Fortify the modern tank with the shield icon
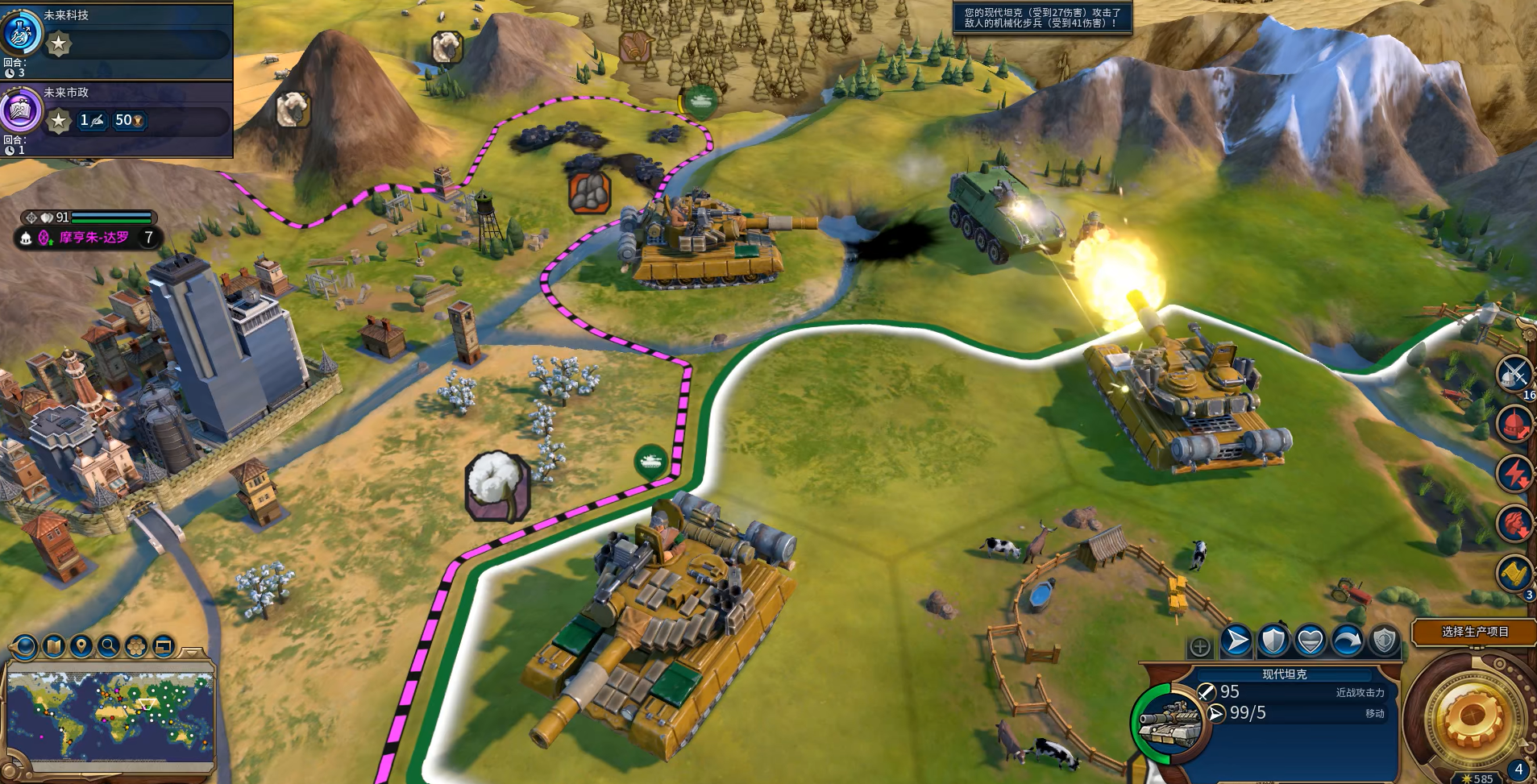The width and height of the screenshot is (1537, 784). tap(1273, 641)
